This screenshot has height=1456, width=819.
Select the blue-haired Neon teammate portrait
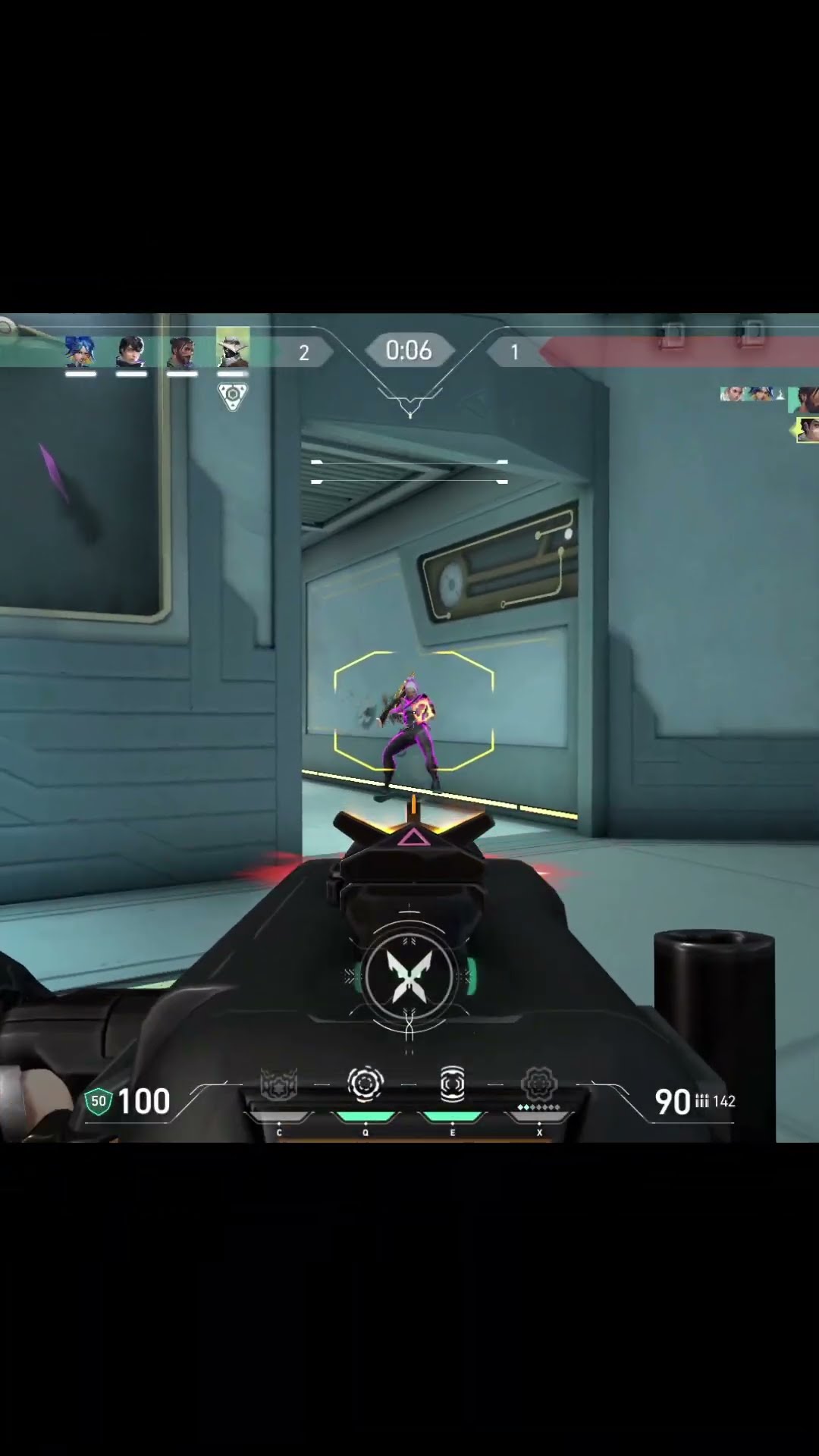[x=80, y=351]
